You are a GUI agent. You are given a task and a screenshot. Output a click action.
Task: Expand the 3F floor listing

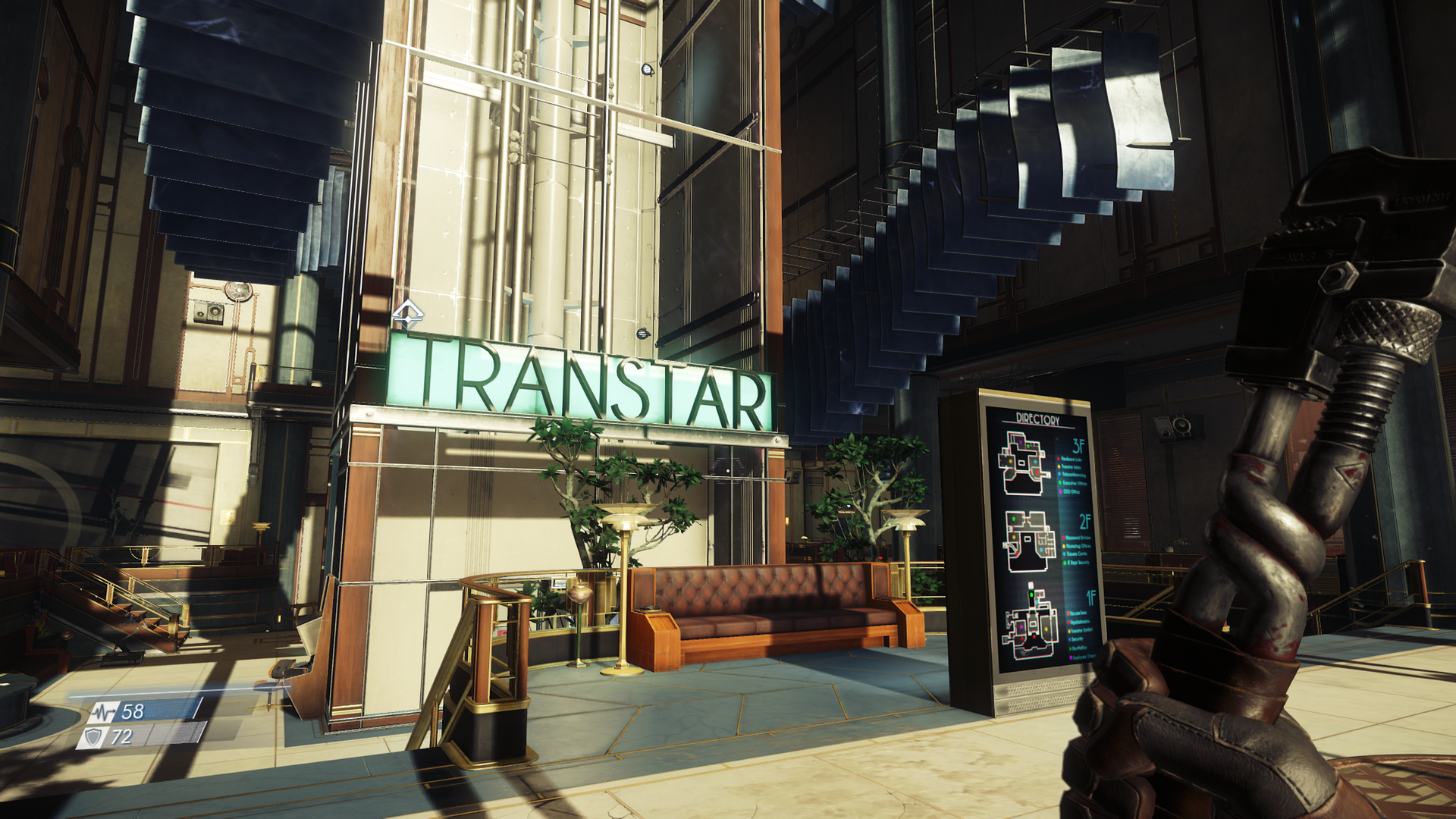(x=1078, y=444)
